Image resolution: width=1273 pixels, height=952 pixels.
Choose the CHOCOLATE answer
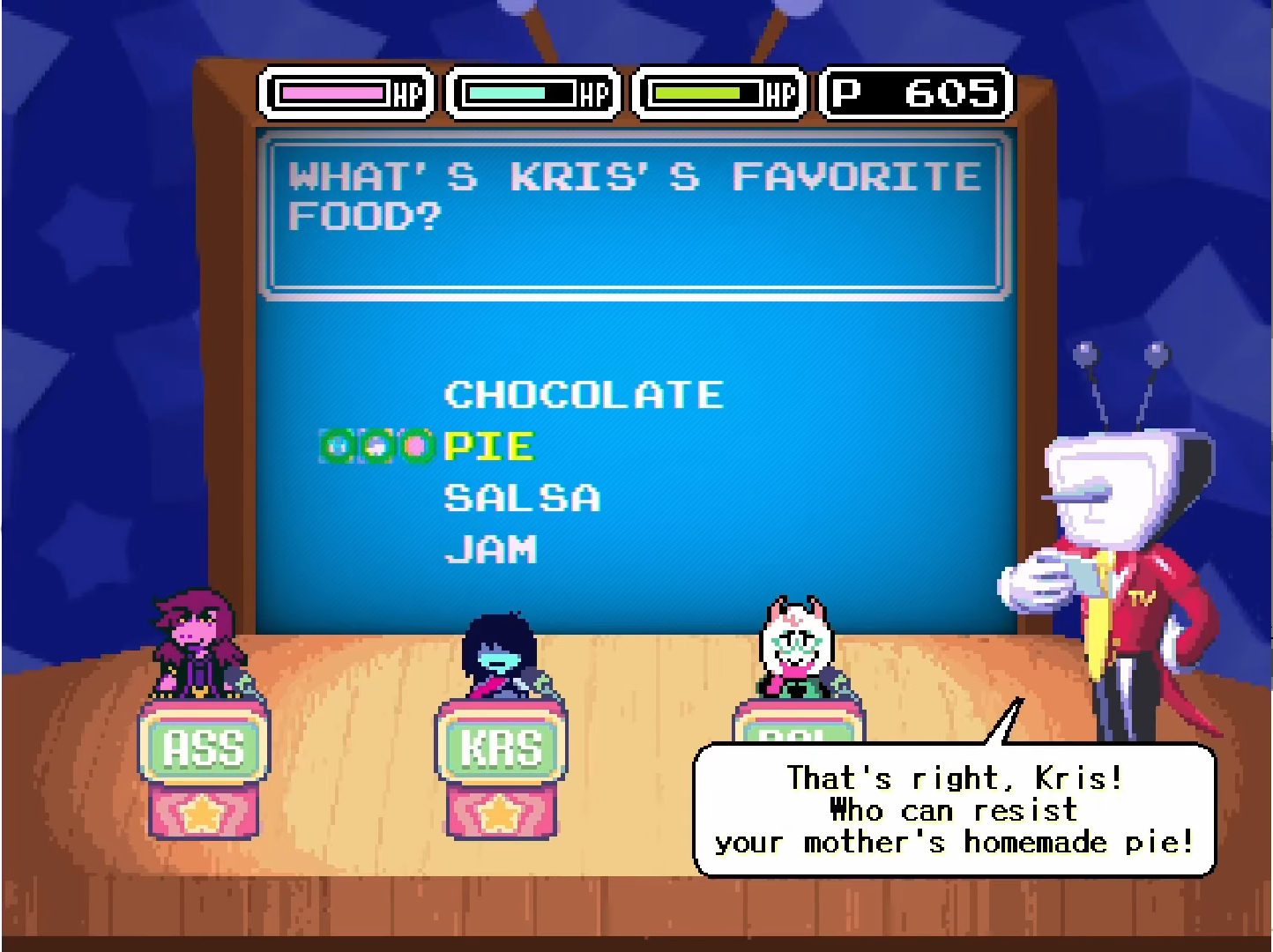tap(584, 394)
